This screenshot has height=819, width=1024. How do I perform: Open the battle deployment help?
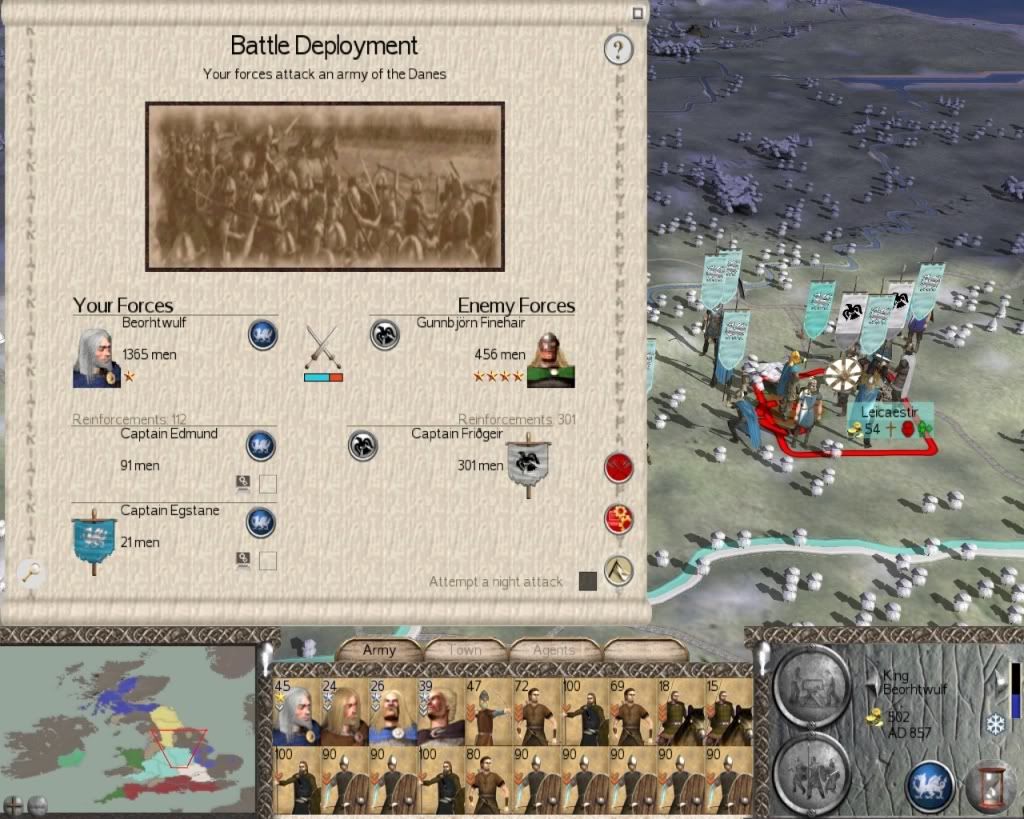[x=619, y=48]
